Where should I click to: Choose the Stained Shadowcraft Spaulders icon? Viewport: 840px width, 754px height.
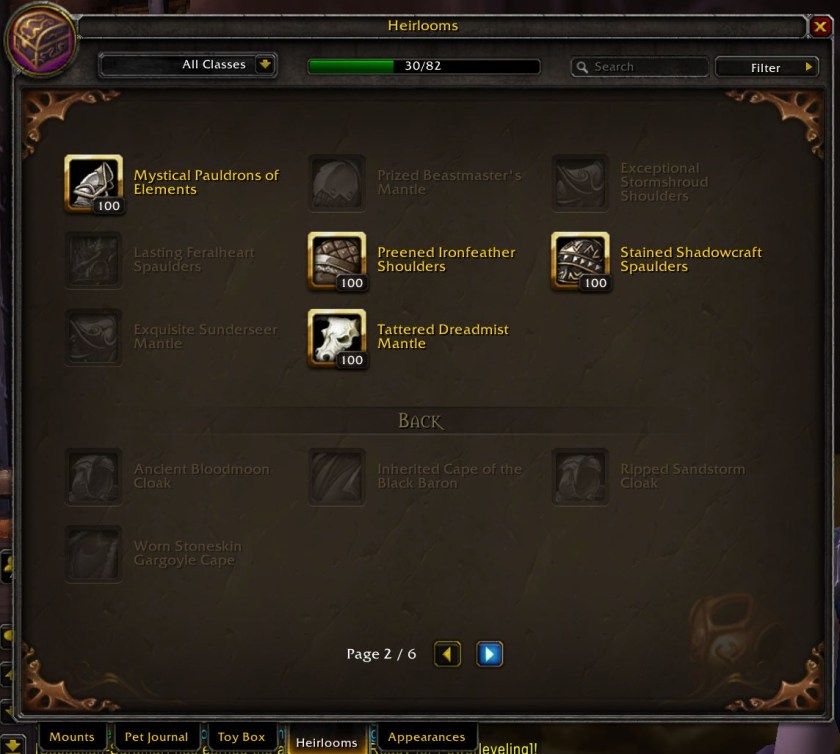[x=580, y=261]
